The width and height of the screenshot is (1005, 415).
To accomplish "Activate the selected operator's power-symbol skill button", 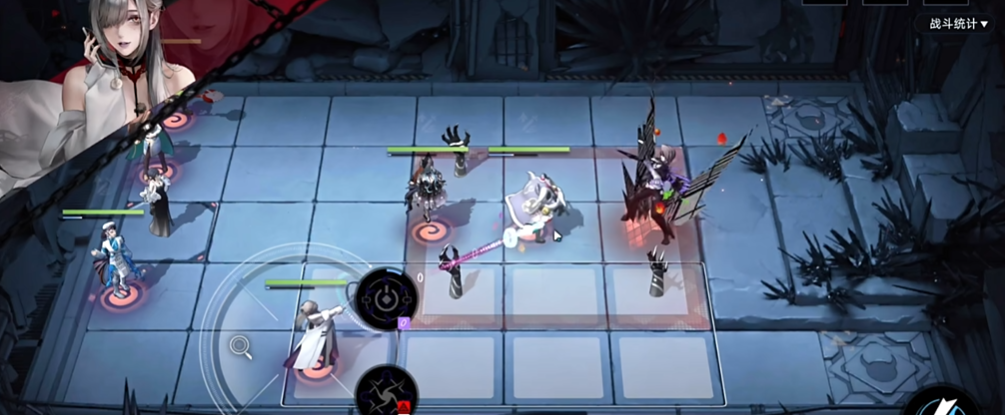I will (x=387, y=297).
